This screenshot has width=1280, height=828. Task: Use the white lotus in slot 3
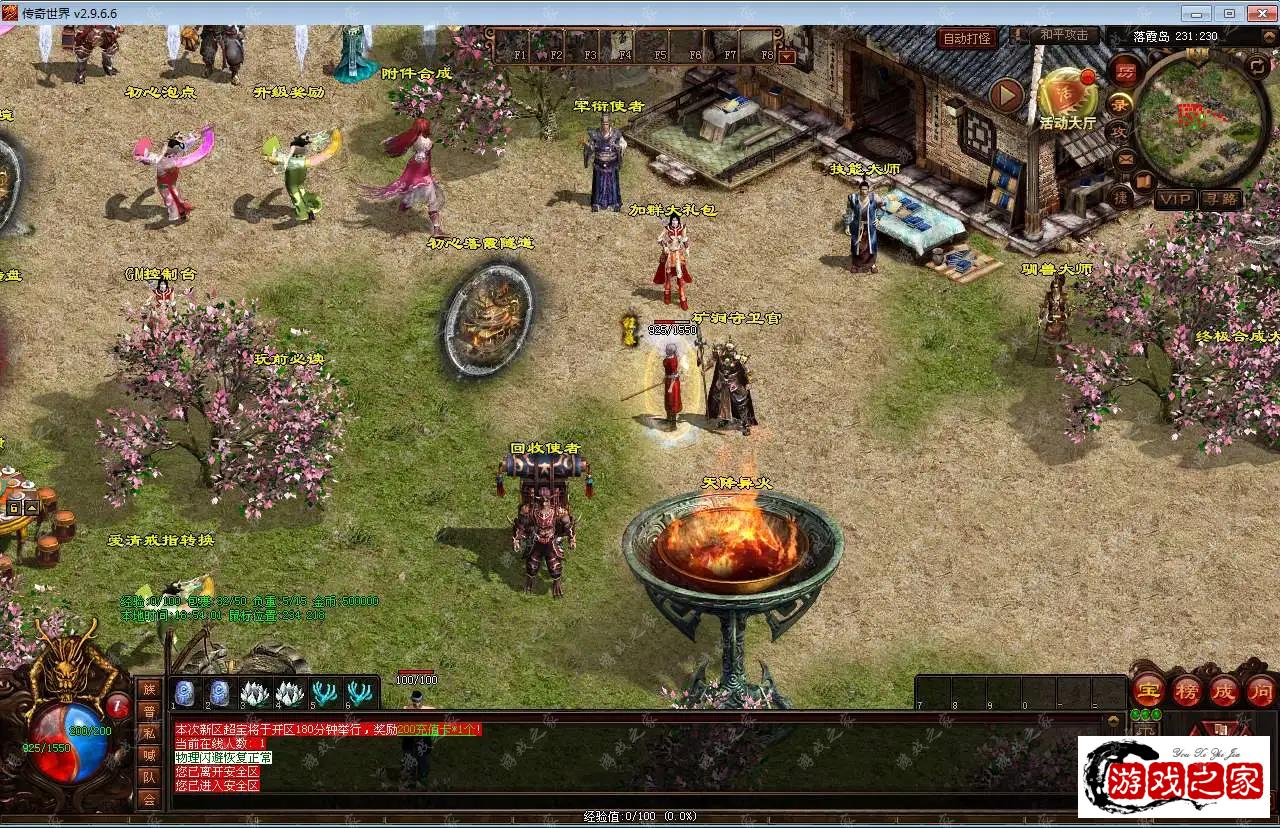[251, 693]
